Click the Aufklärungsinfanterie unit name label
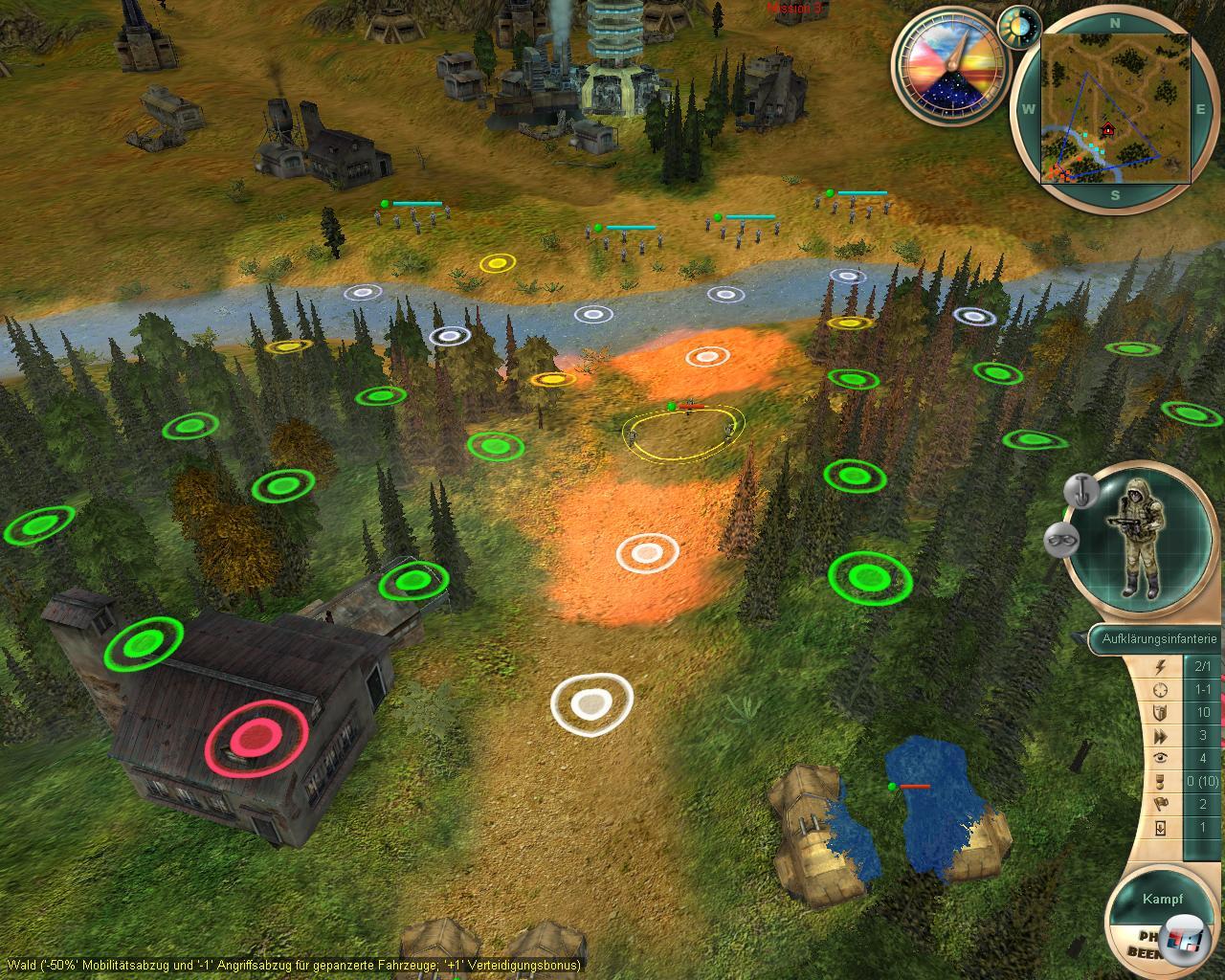 pos(1159,638)
